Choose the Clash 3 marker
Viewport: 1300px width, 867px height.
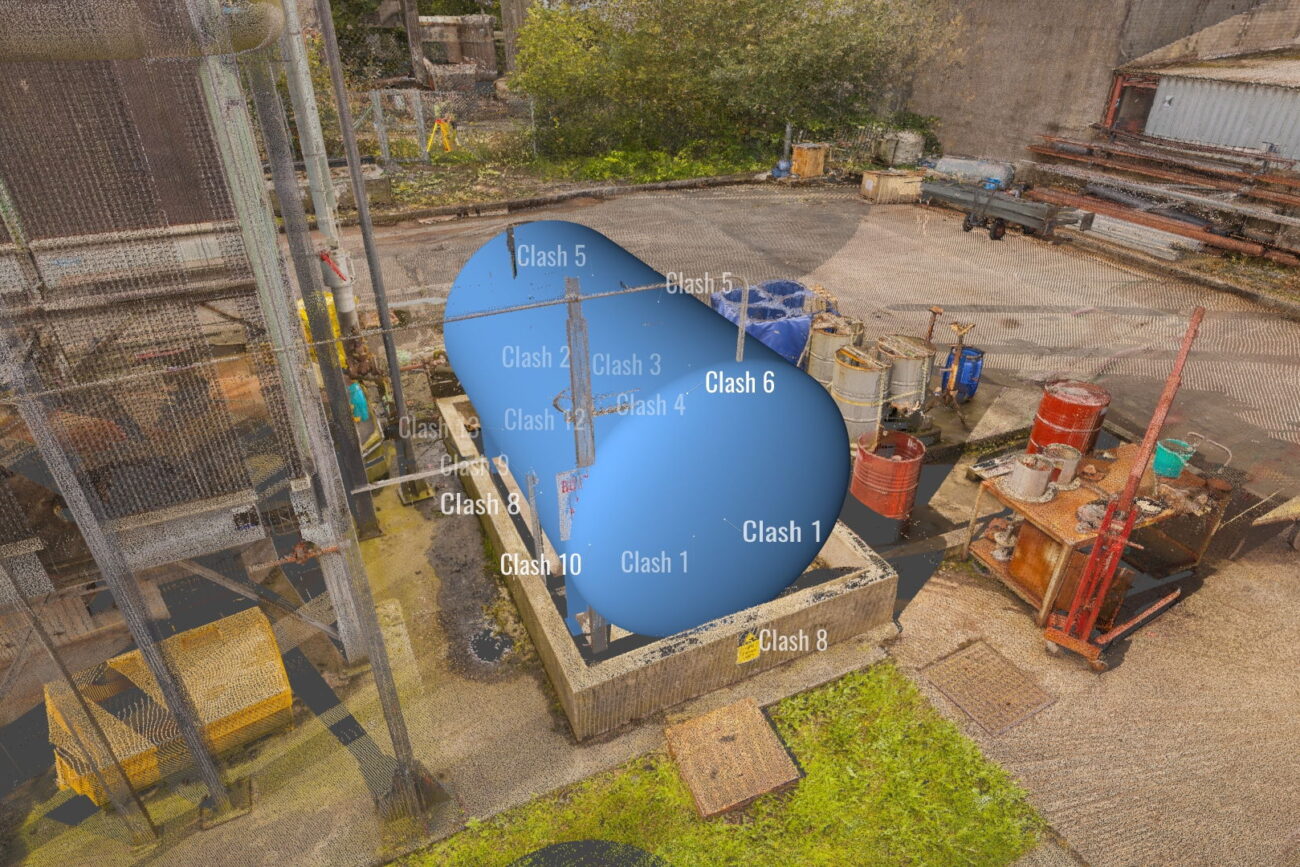coord(626,365)
